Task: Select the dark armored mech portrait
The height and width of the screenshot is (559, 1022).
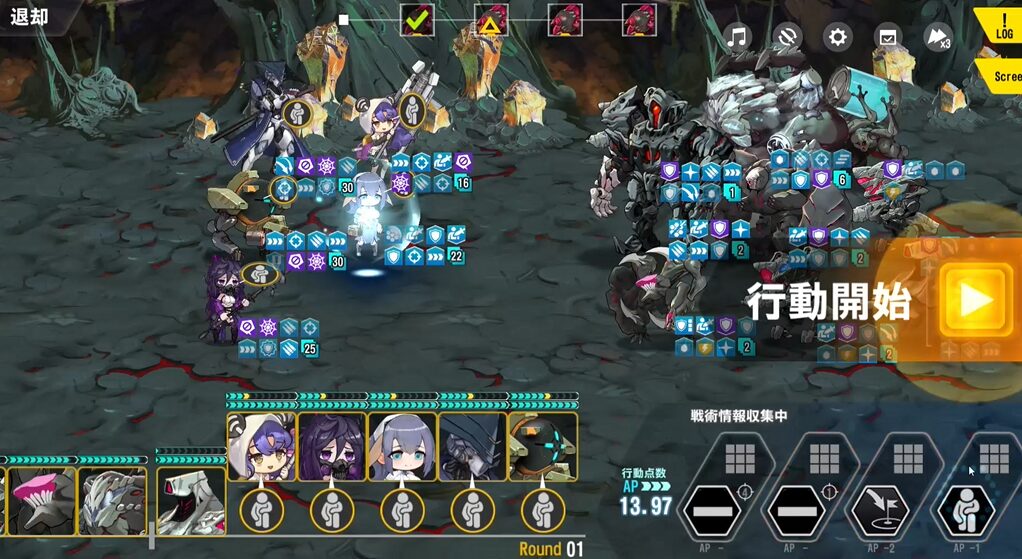Action: click(472, 448)
